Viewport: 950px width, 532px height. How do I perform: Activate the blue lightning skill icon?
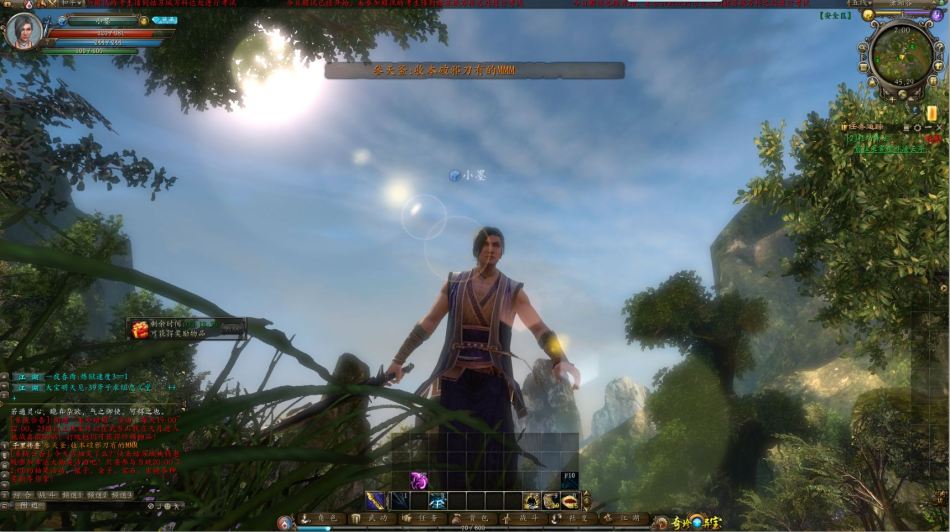[x=438, y=501]
